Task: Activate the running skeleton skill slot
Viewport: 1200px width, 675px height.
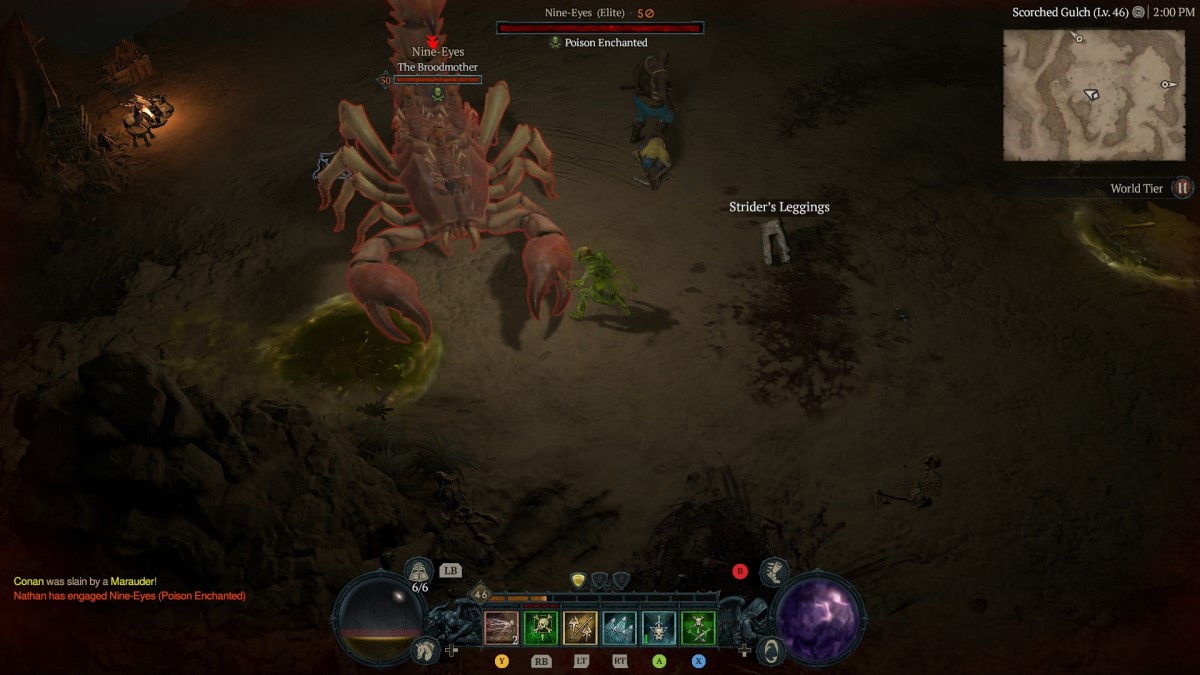Action: (502, 628)
